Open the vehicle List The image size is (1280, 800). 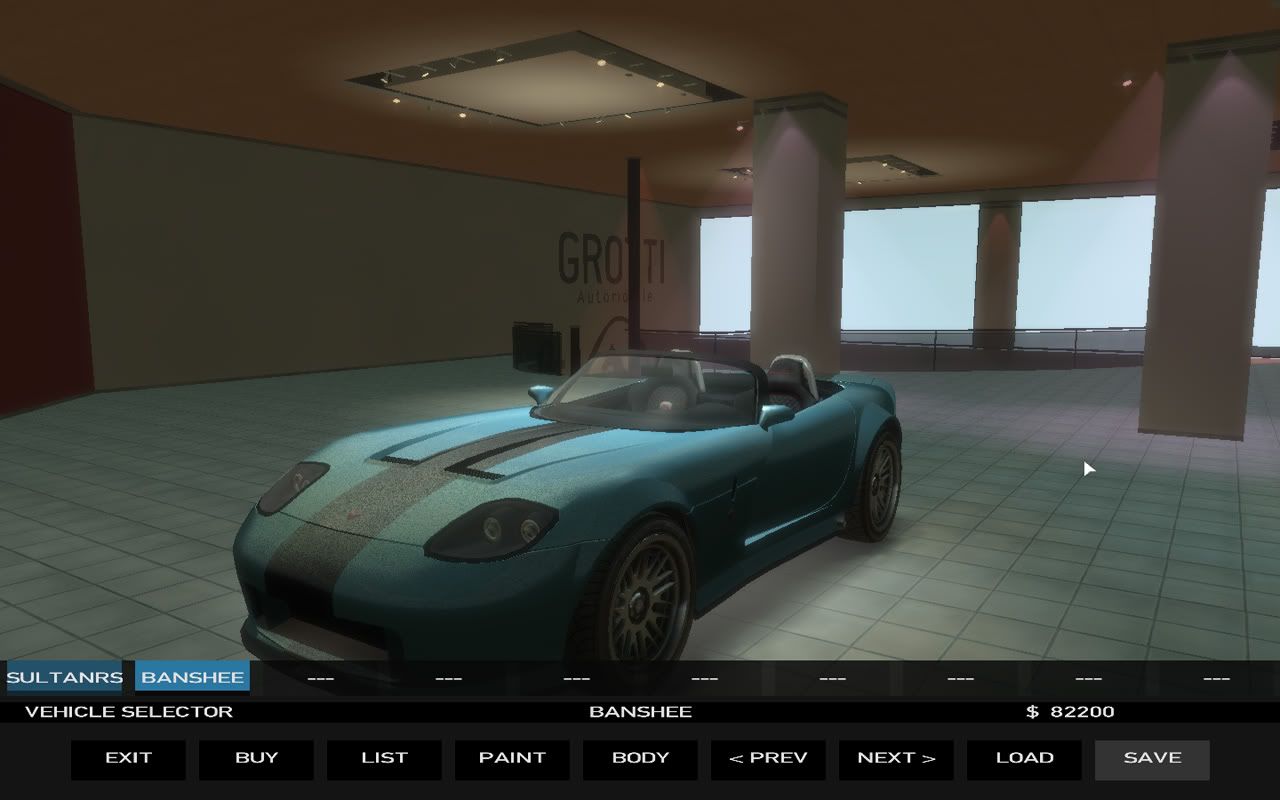[384, 759]
